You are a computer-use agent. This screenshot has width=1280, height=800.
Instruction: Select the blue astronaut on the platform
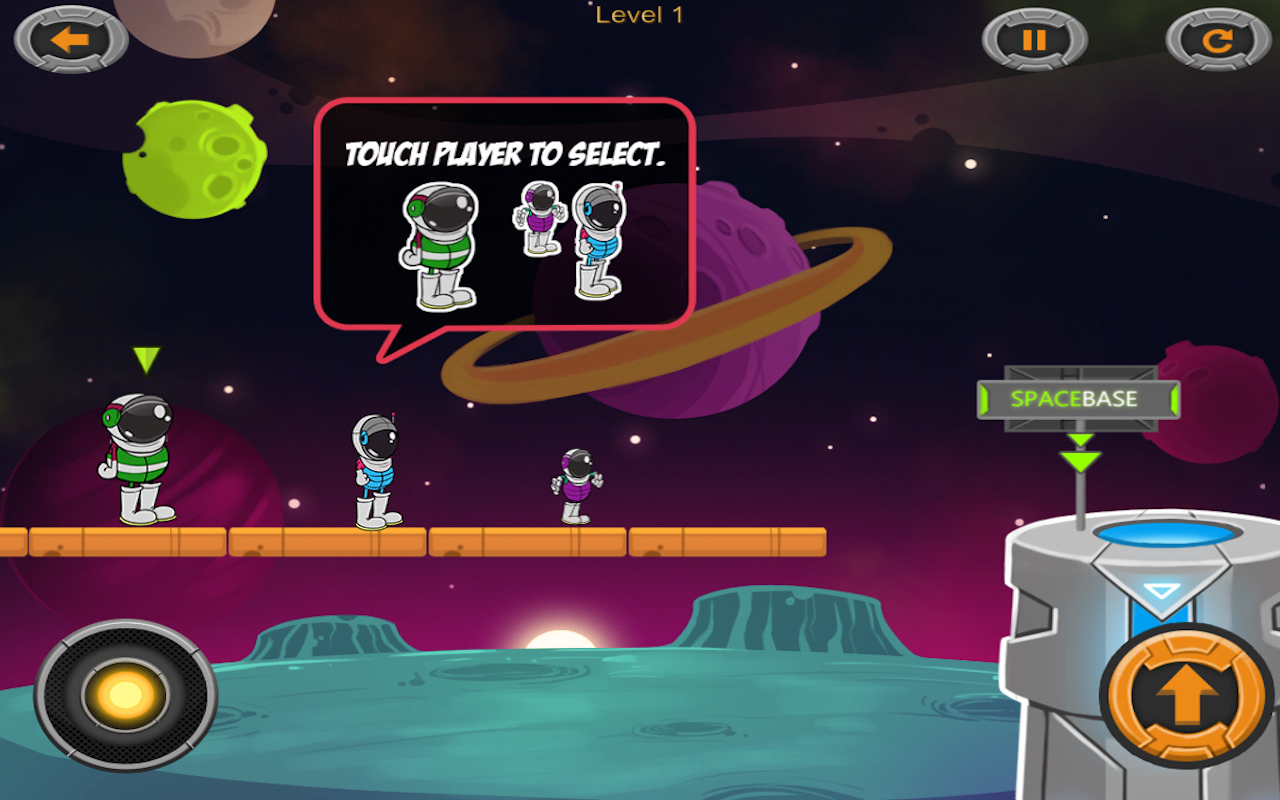(376, 472)
